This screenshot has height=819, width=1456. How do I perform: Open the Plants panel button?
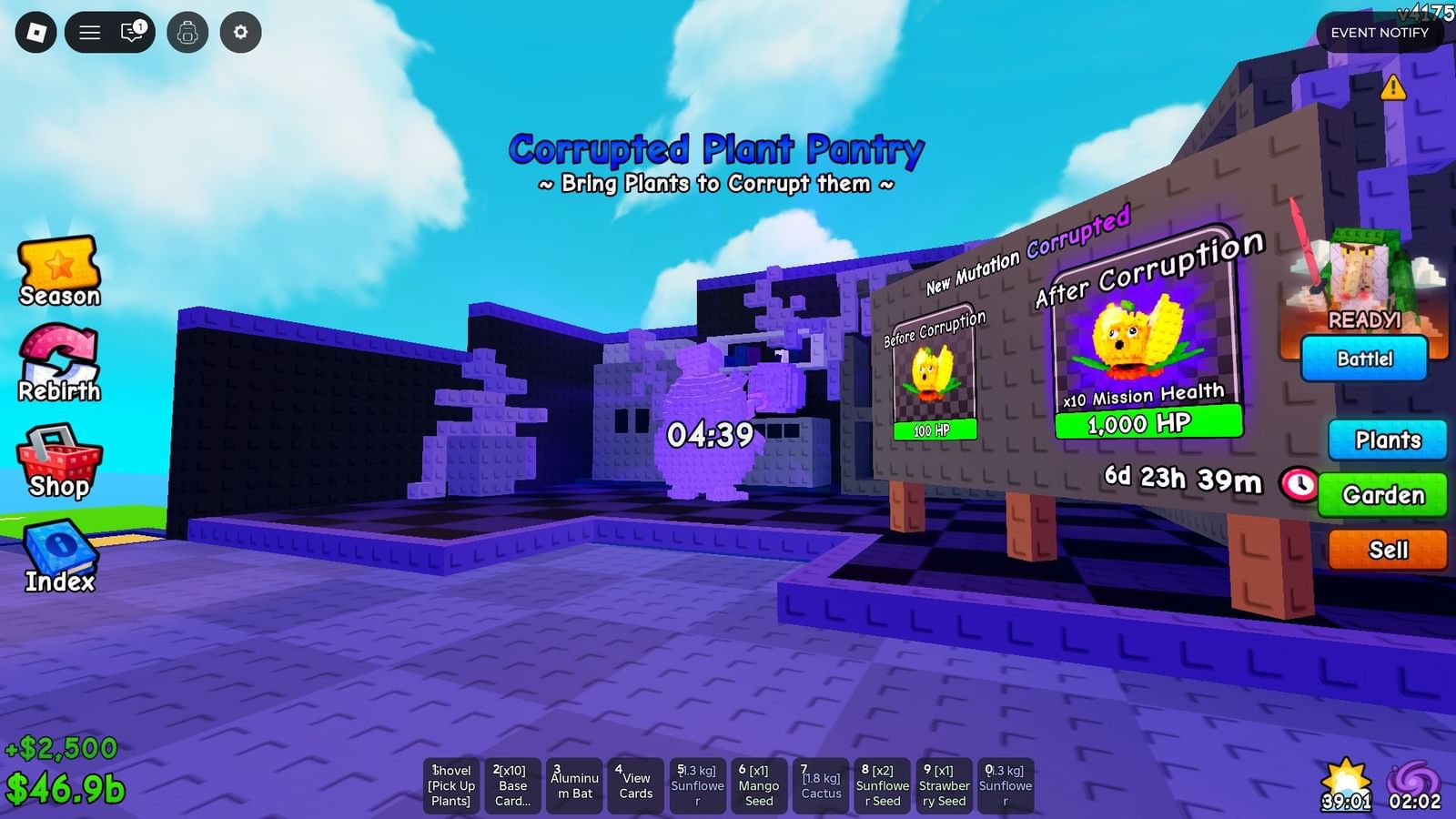pos(1386,440)
